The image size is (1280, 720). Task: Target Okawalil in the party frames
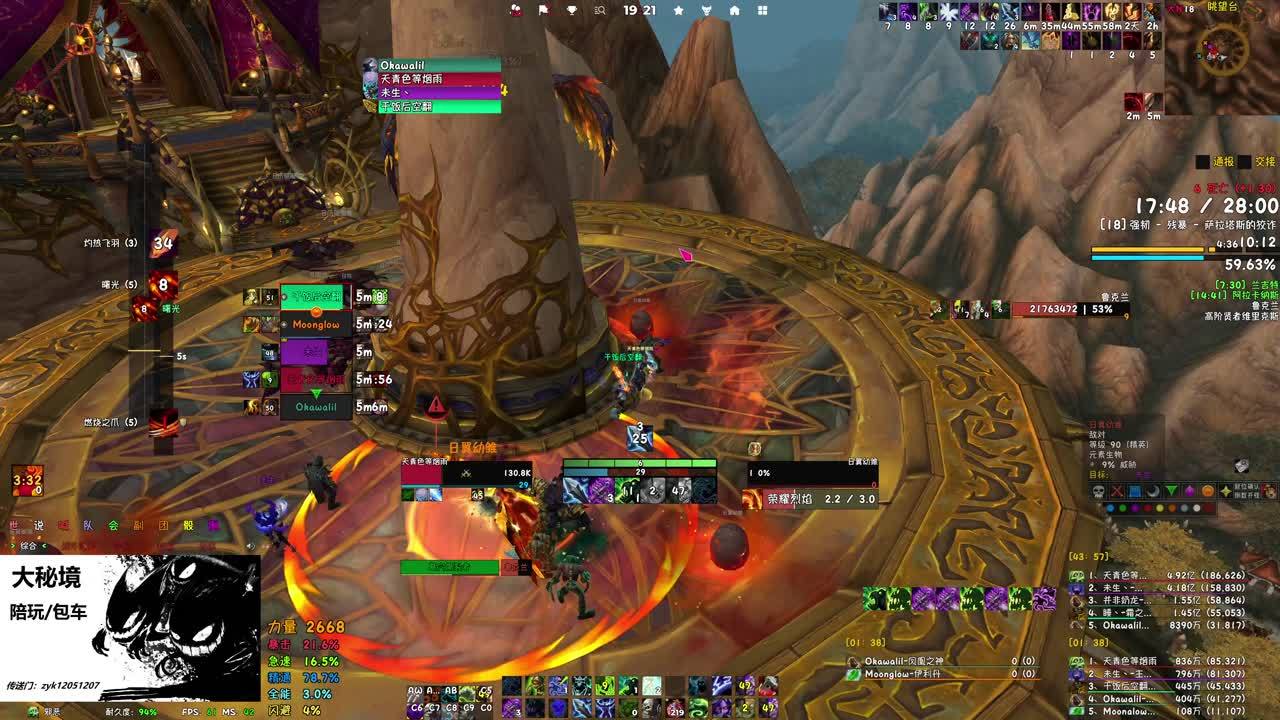coord(316,407)
